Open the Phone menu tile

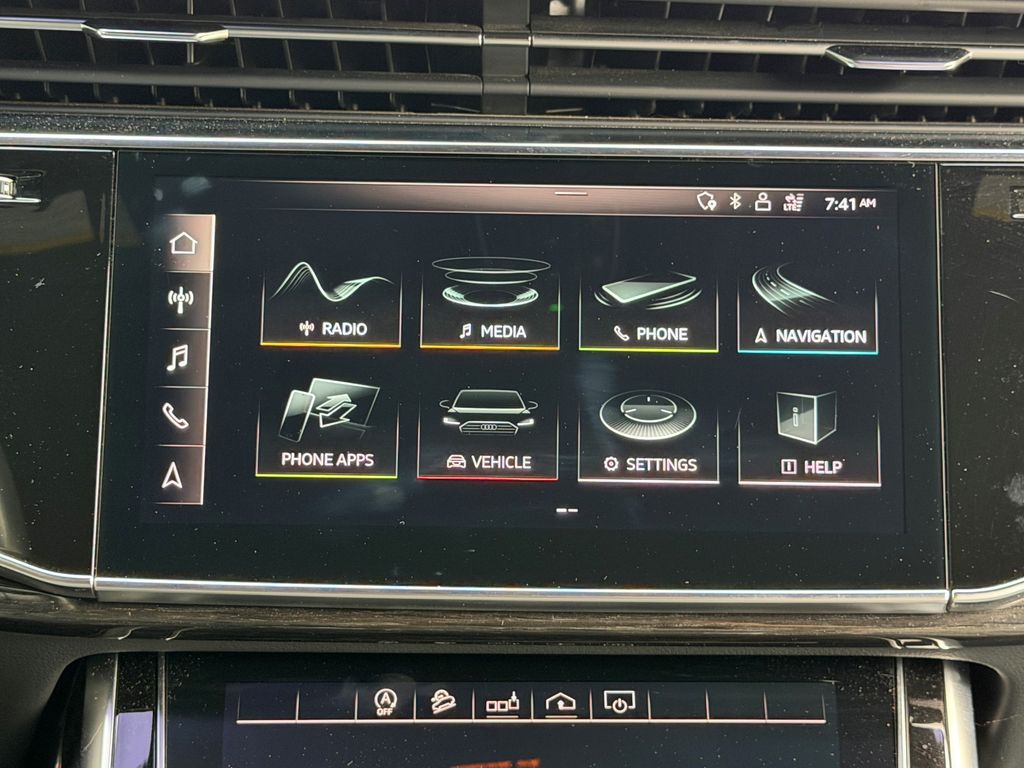click(x=649, y=310)
